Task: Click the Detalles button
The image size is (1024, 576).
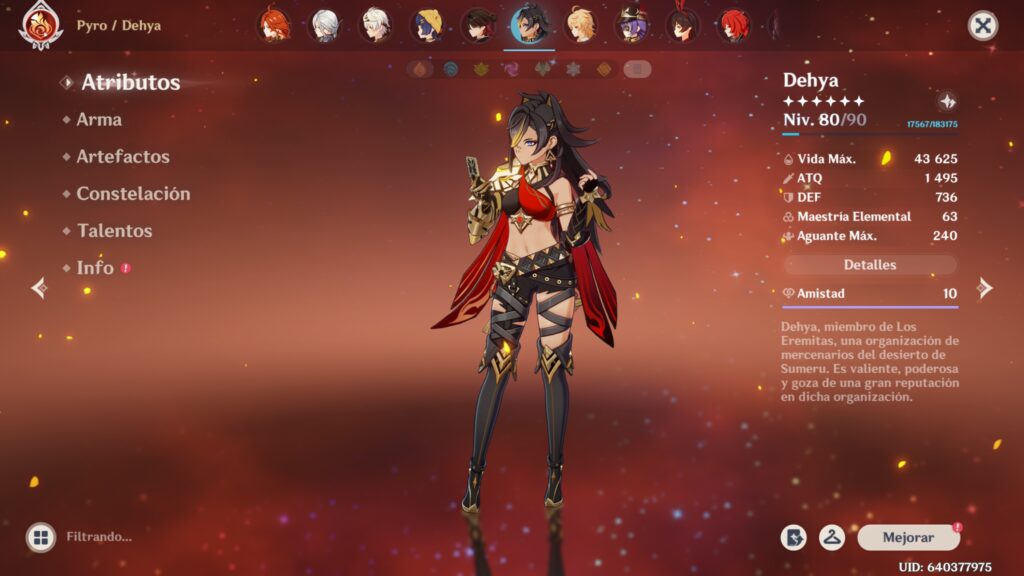Action: [870, 265]
